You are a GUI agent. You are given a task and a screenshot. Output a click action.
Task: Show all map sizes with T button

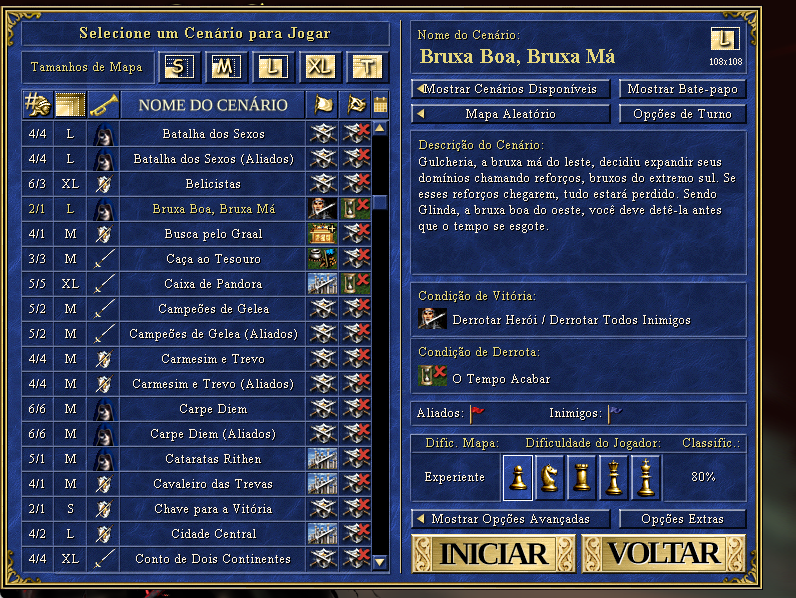(x=366, y=68)
